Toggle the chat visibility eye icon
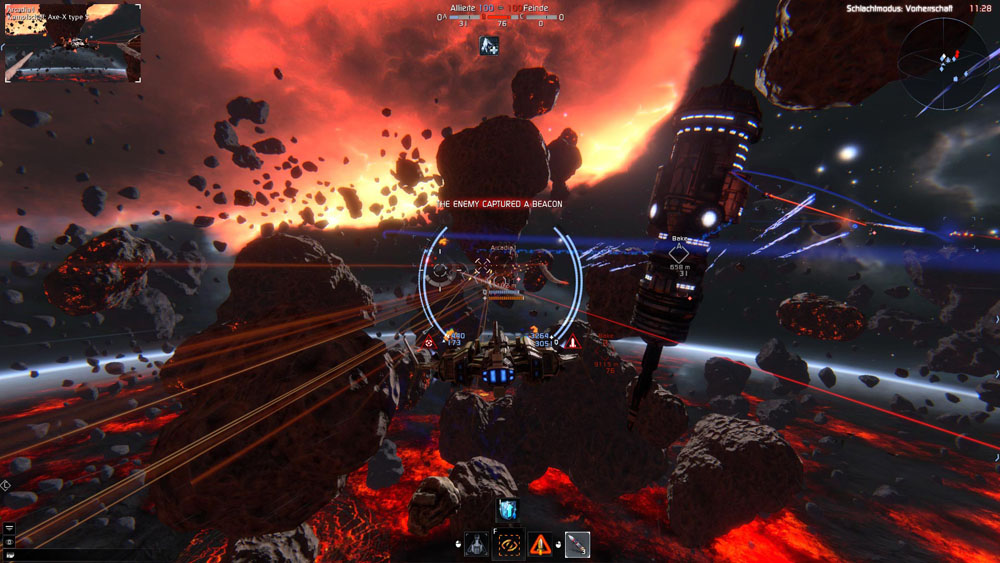 point(9,541)
